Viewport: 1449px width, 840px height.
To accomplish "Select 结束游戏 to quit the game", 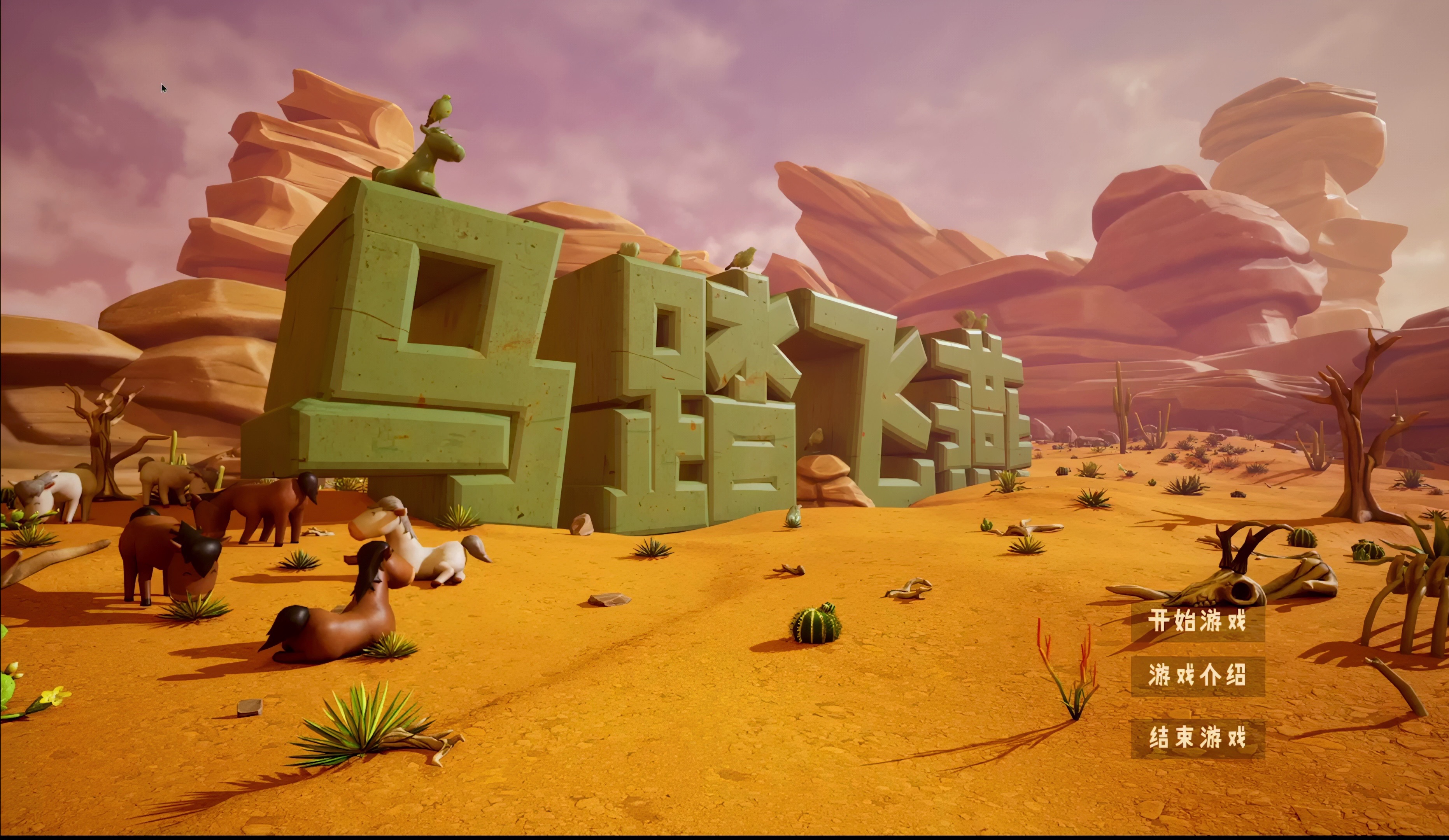I will pyautogui.click(x=1198, y=738).
